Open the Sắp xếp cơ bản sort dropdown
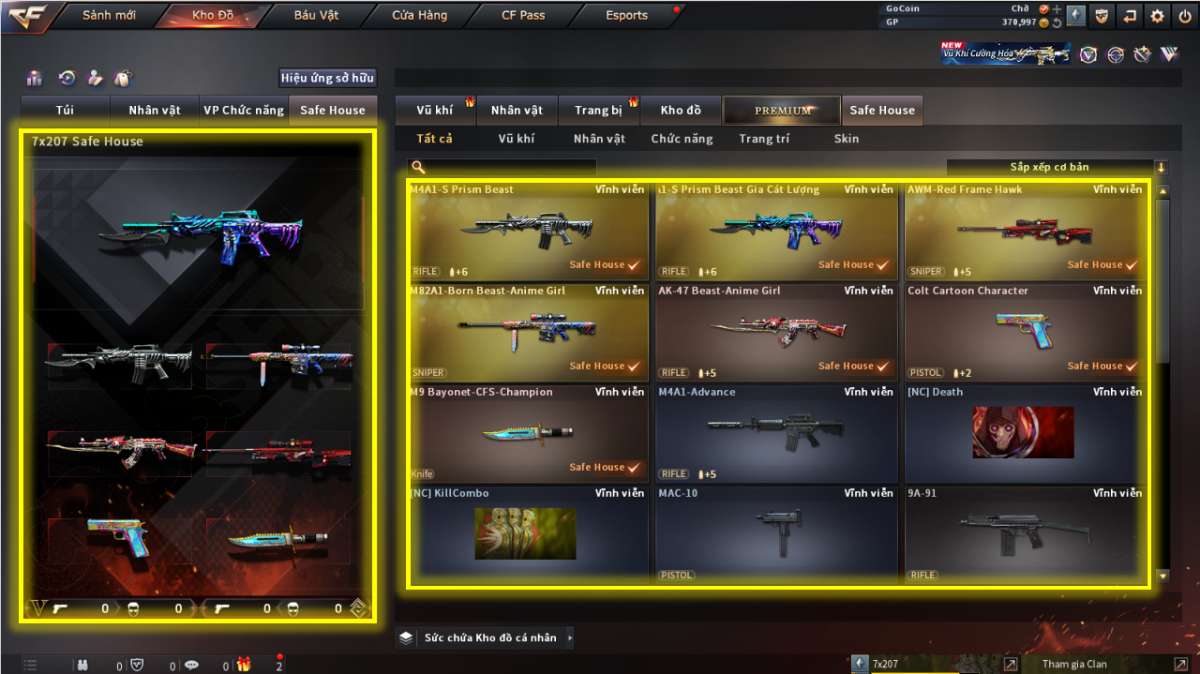The width and height of the screenshot is (1200, 674). (1049, 167)
